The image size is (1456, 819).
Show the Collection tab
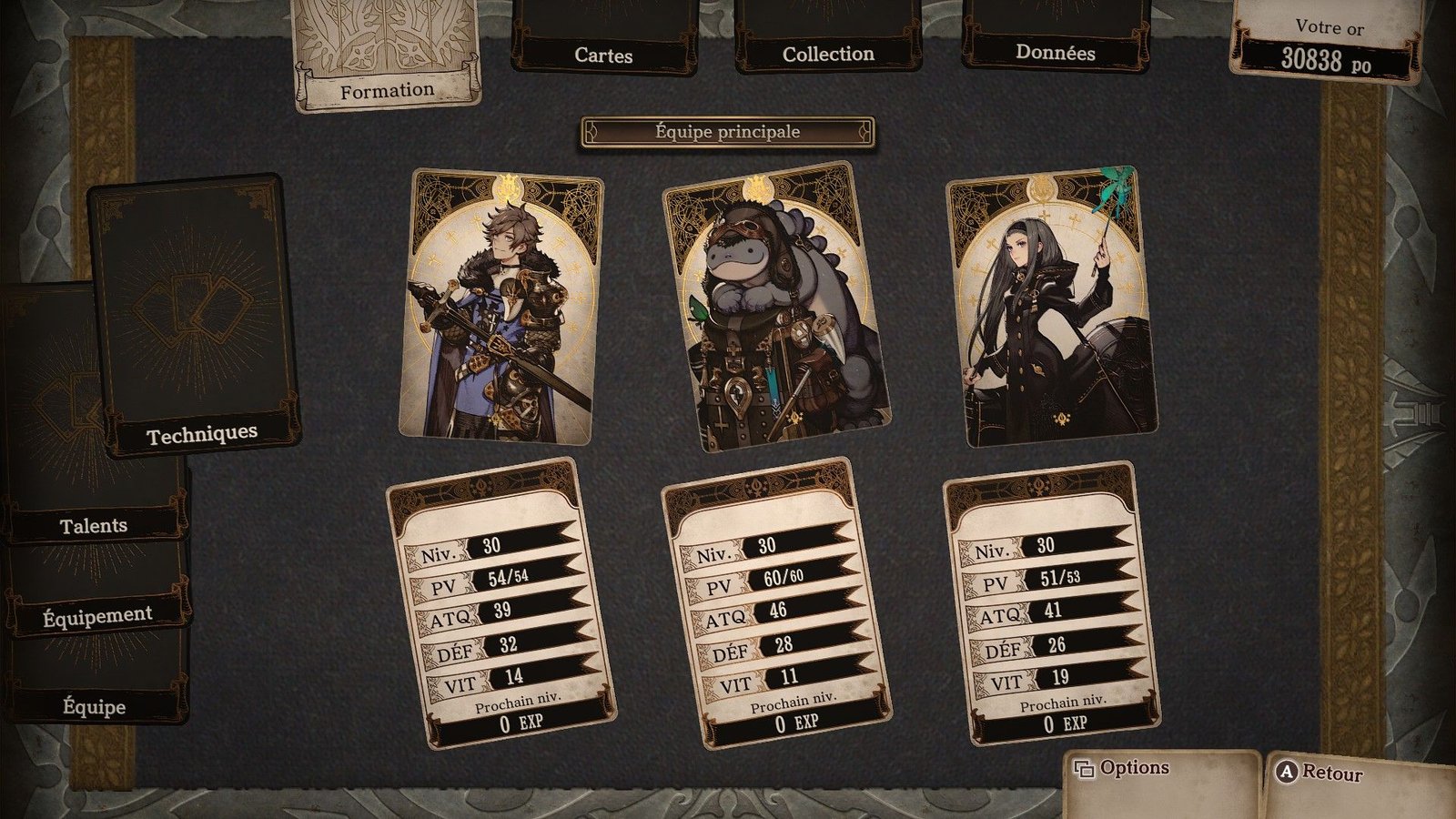[828, 41]
